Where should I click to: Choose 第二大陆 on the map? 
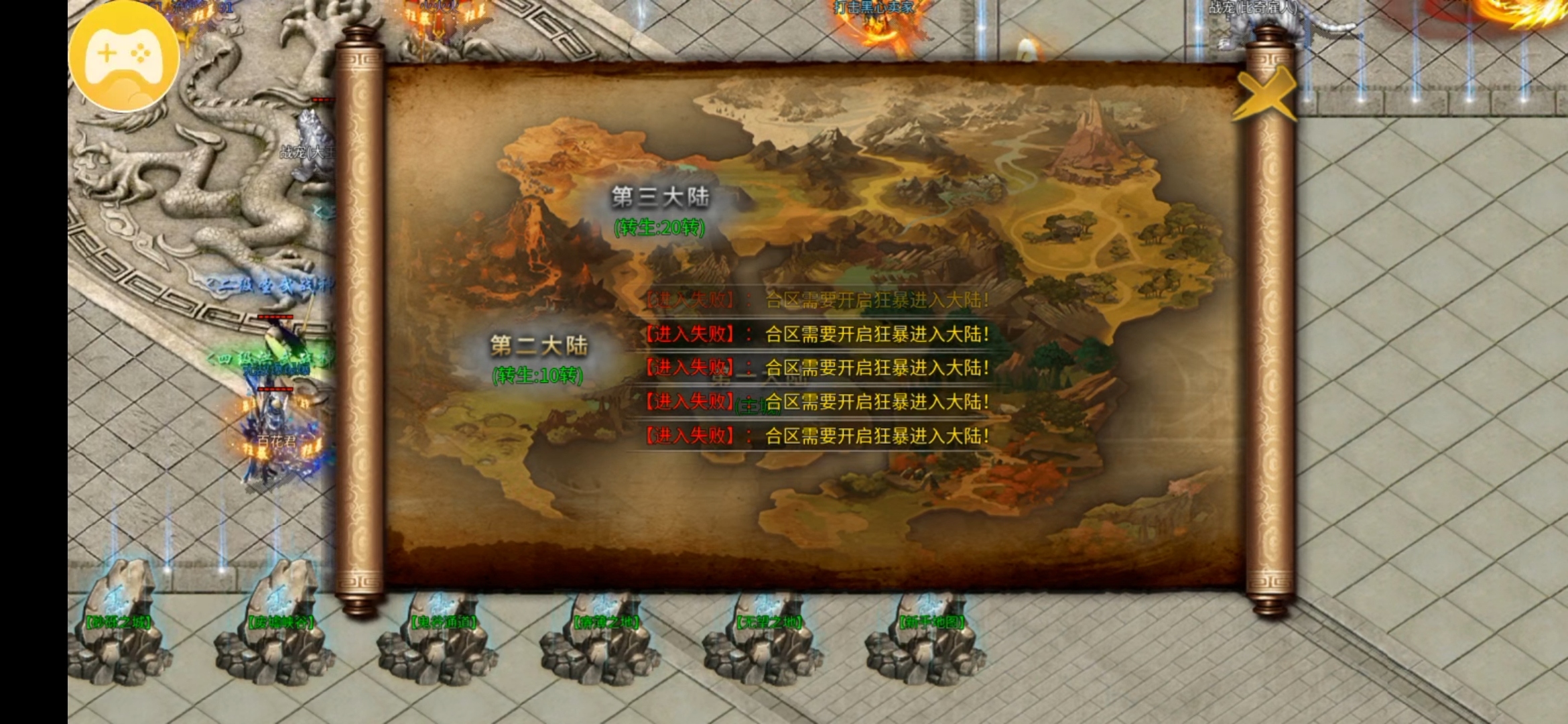(x=539, y=348)
